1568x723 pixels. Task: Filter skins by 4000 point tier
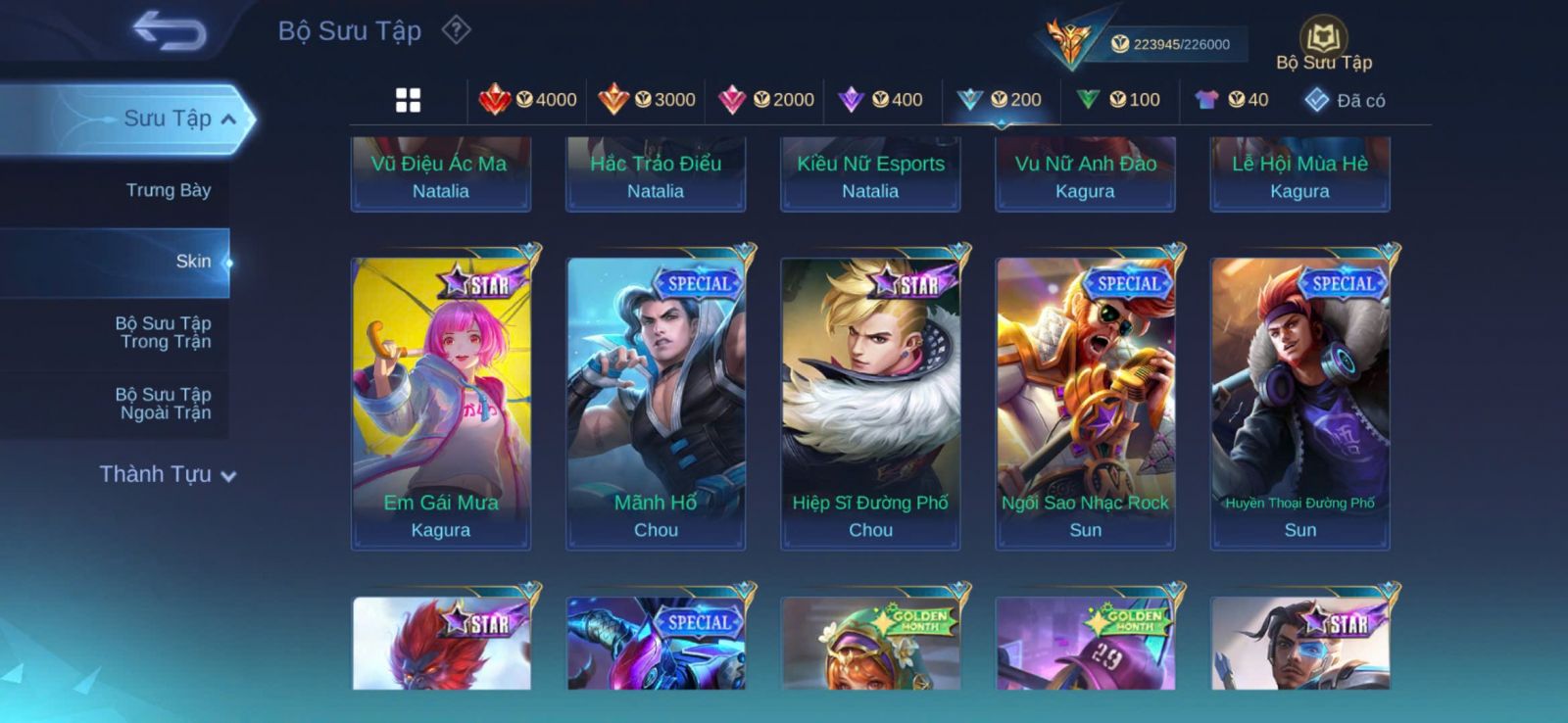pos(527,100)
